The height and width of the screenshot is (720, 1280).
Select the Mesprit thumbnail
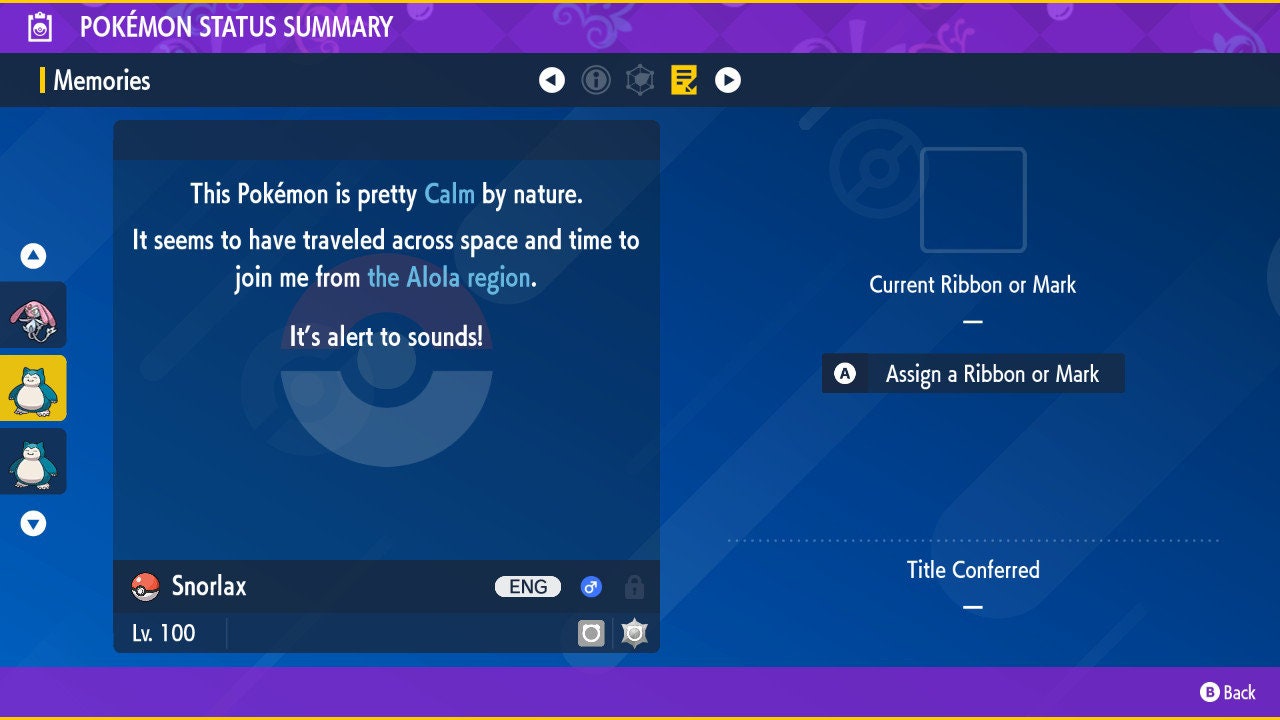[33, 315]
